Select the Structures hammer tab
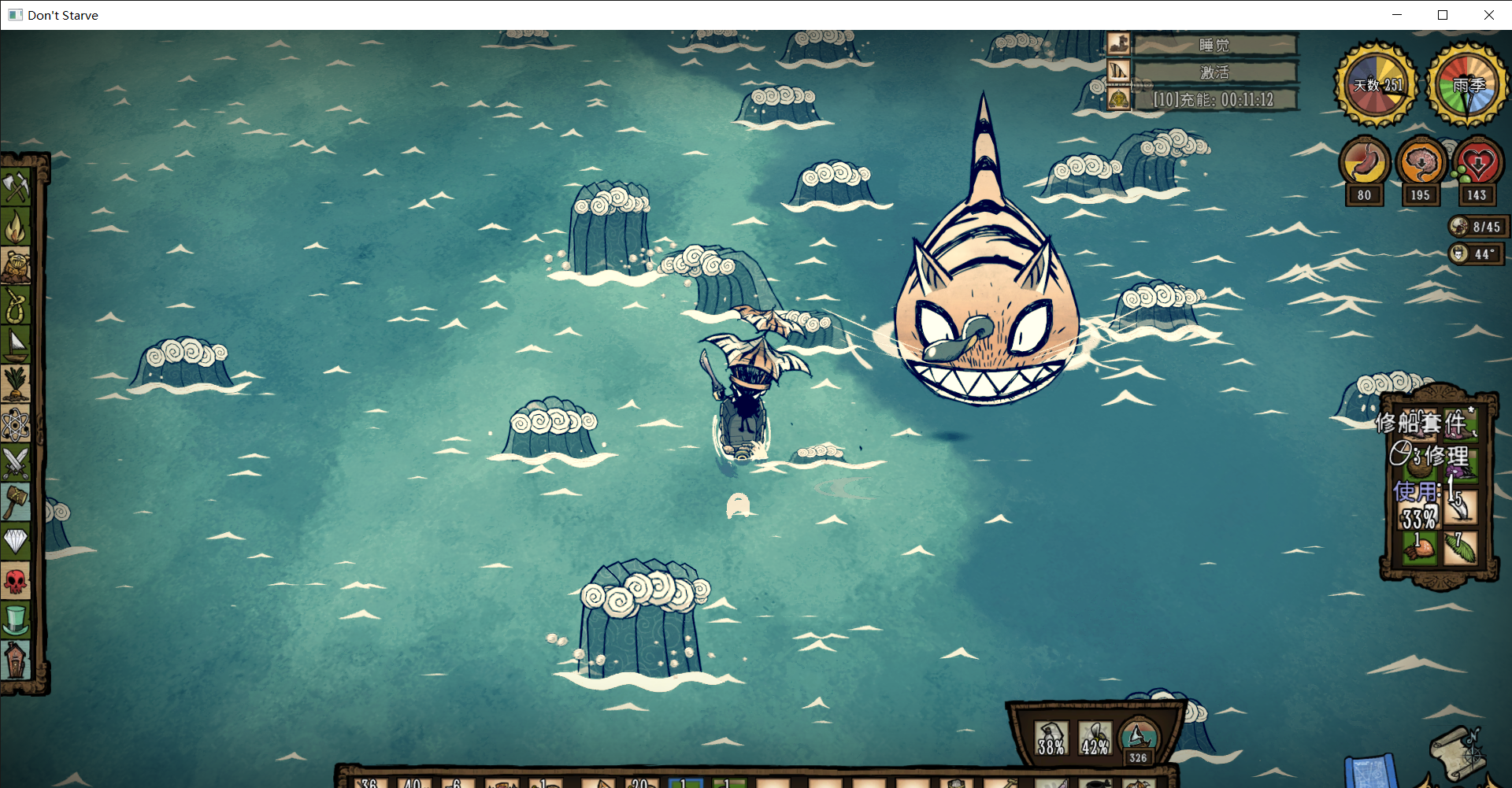Viewport: 1512px width, 788px height. (16, 502)
